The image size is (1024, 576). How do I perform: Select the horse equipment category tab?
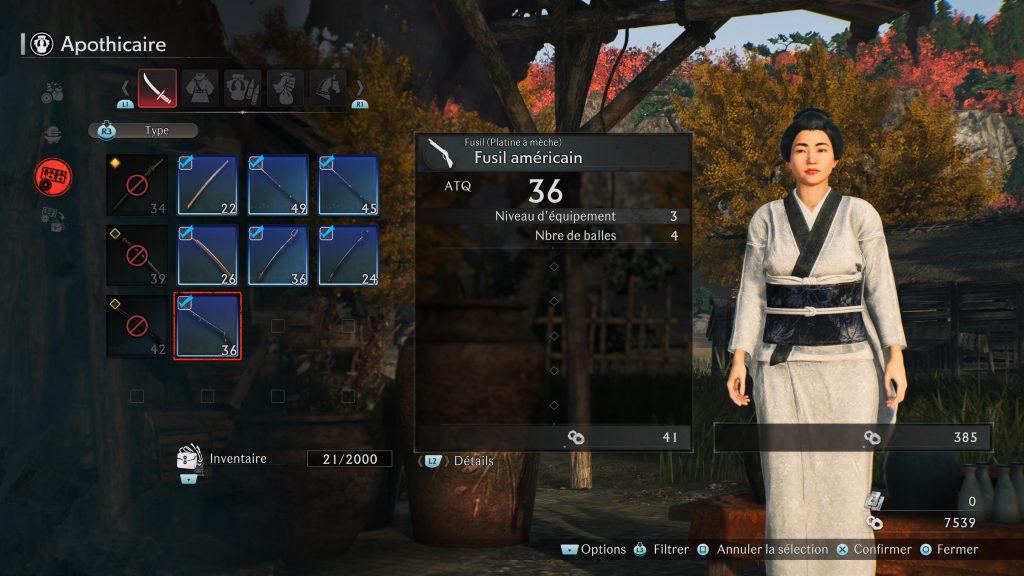coord(328,88)
